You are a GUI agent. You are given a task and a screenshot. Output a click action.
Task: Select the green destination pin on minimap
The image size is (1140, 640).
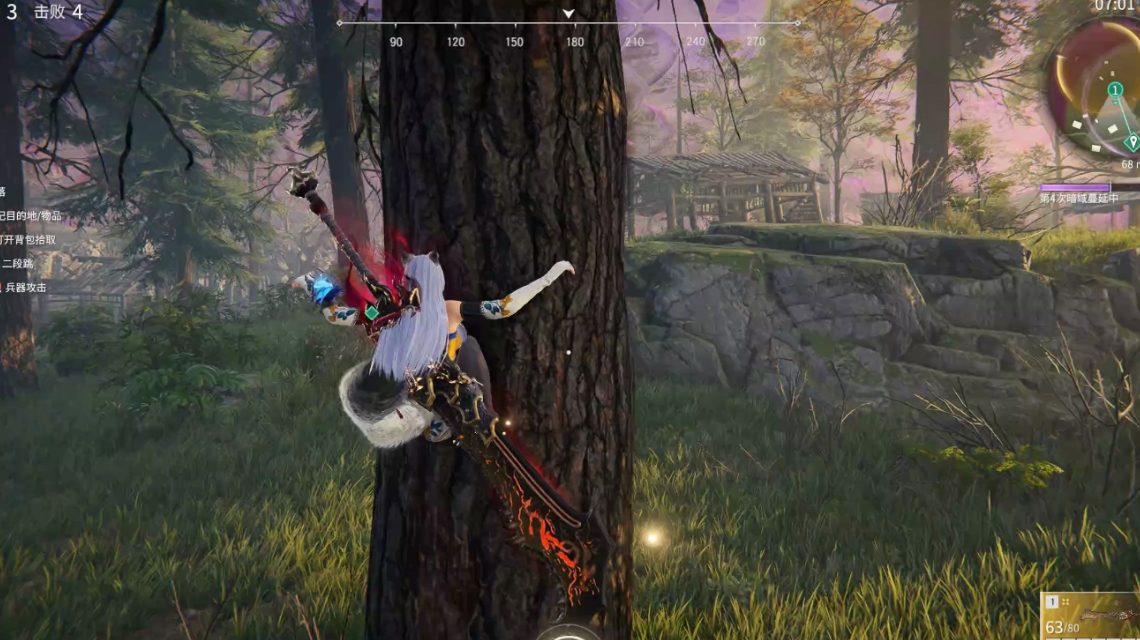coord(1132,142)
